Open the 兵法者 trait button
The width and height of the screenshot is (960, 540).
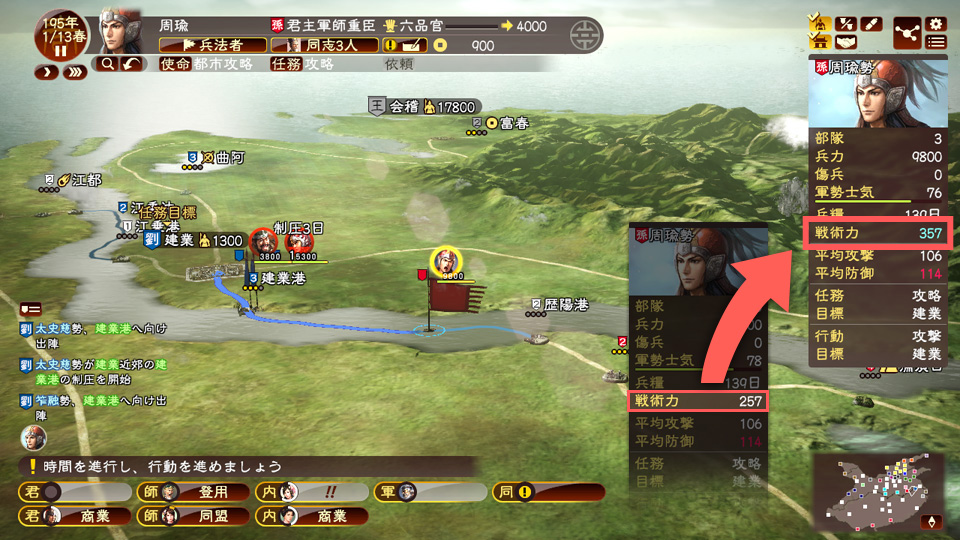pyautogui.click(x=213, y=45)
